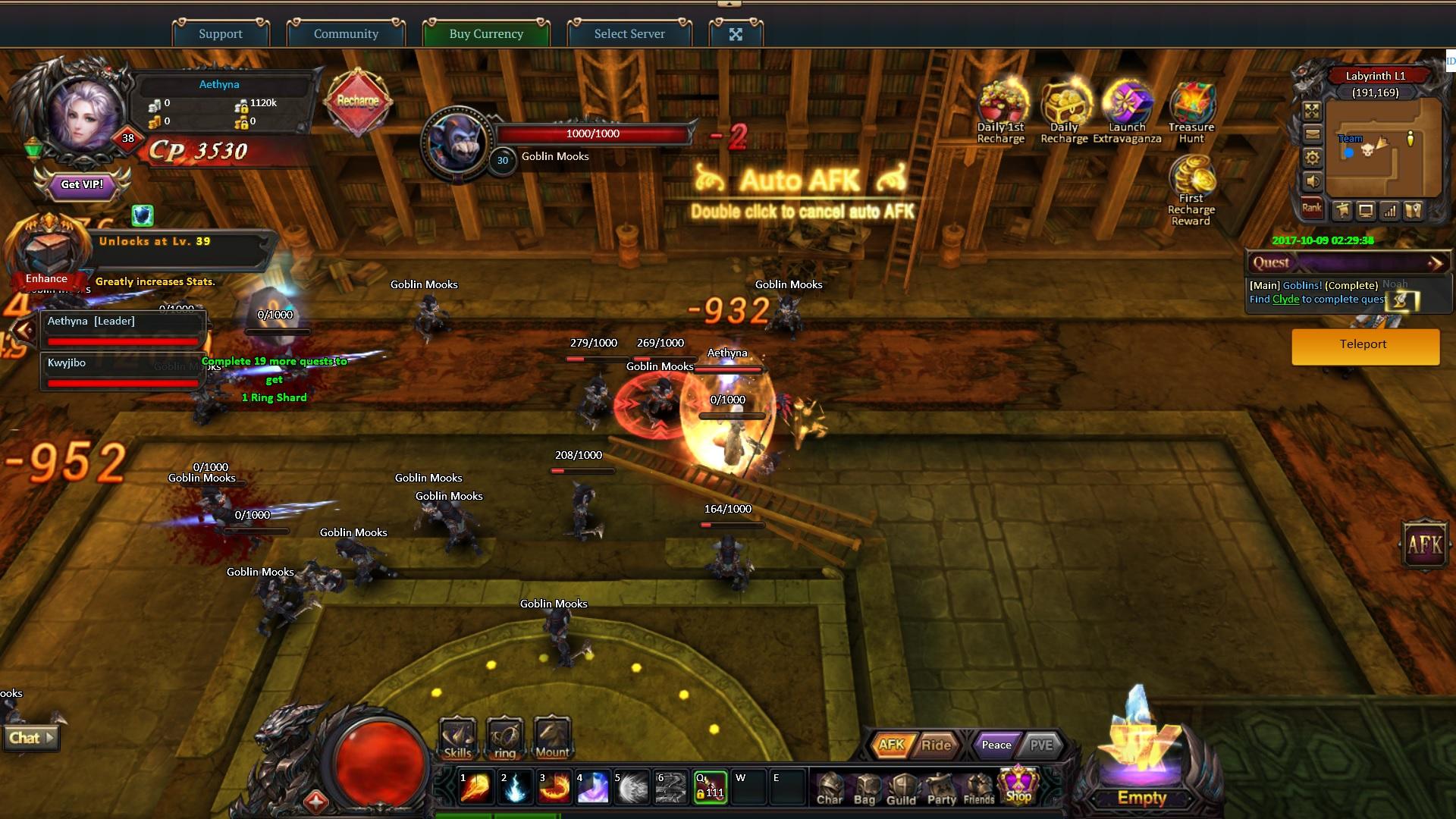
Task: Follow the Clyde quest link
Action: pos(1285,300)
